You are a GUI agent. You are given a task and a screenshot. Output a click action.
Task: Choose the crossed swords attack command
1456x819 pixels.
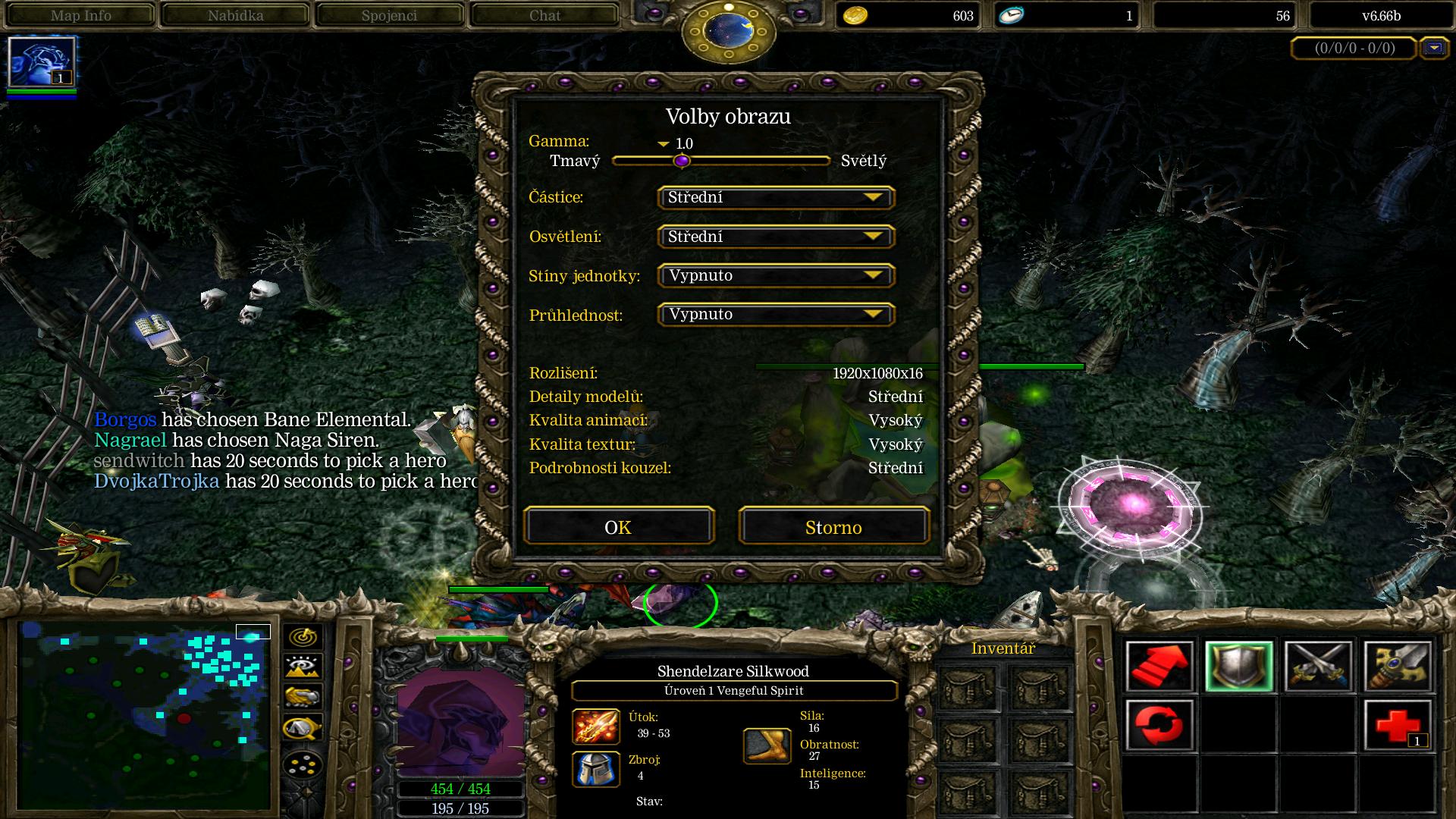pyautogui.click(x=1318, y=667)
